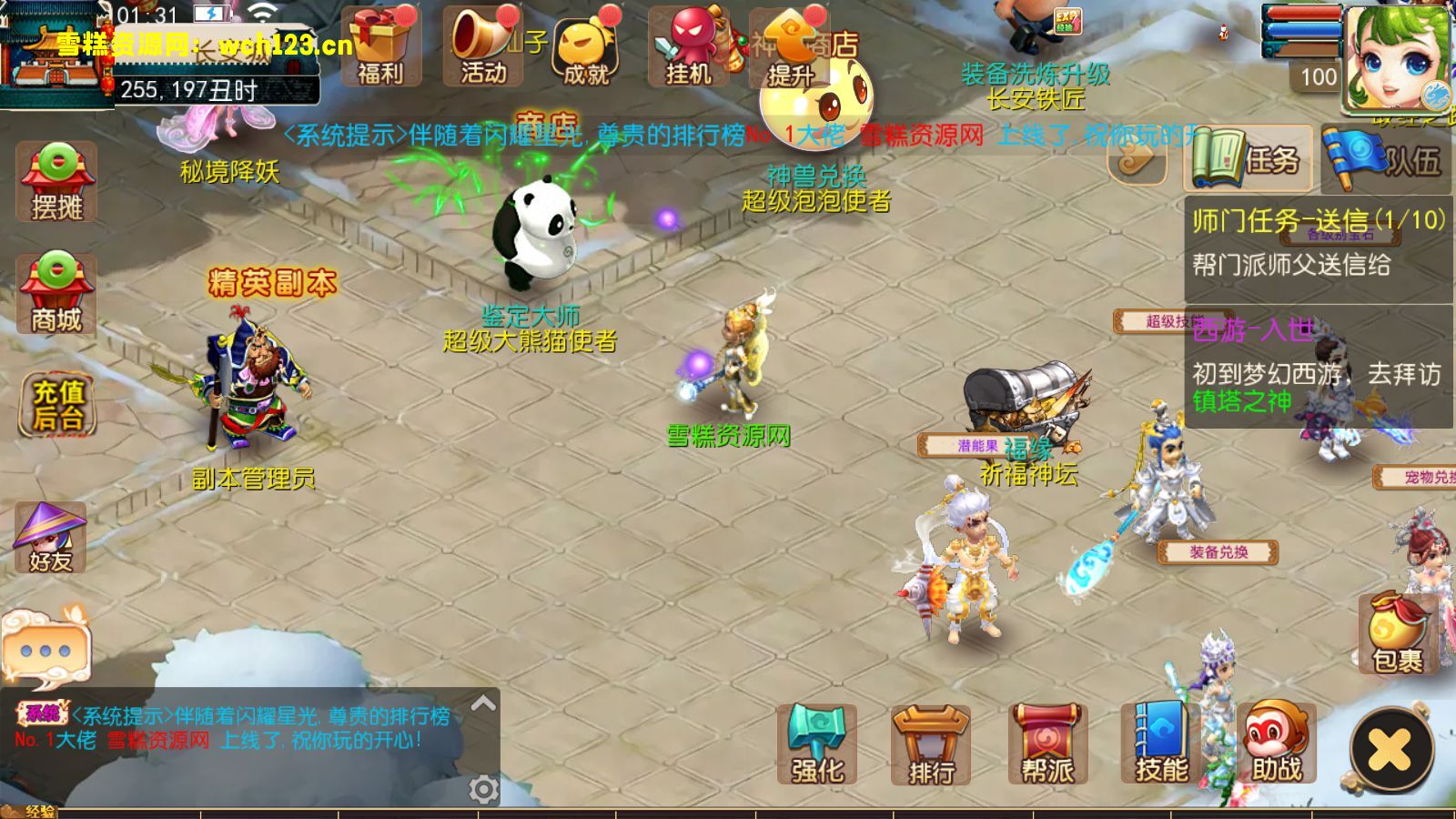Open the 挂机 auto-battle icon
This screenshot has height=819, width=1456.
[x=689, y=47]
